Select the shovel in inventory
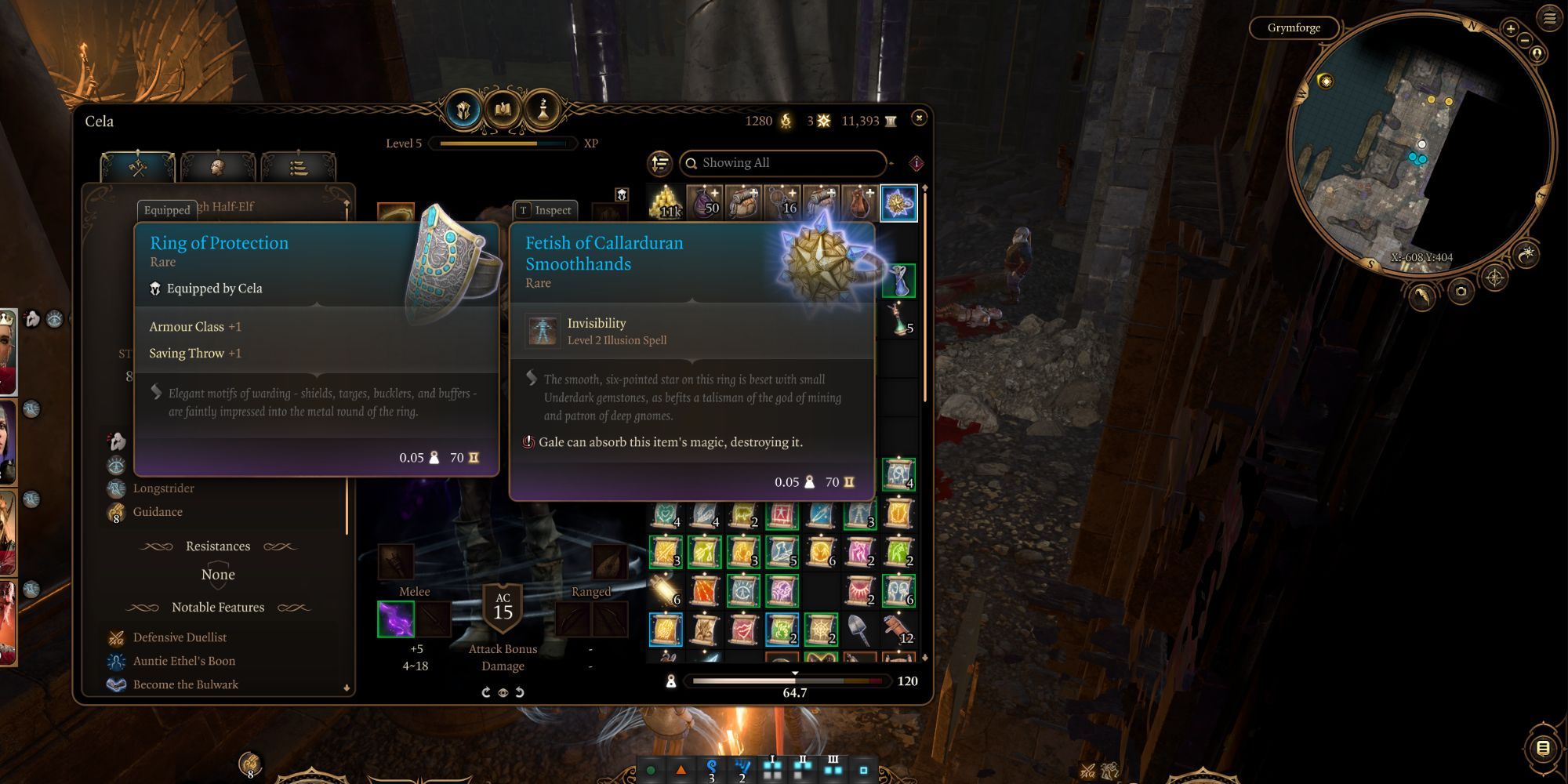 (x=859, y=629)
